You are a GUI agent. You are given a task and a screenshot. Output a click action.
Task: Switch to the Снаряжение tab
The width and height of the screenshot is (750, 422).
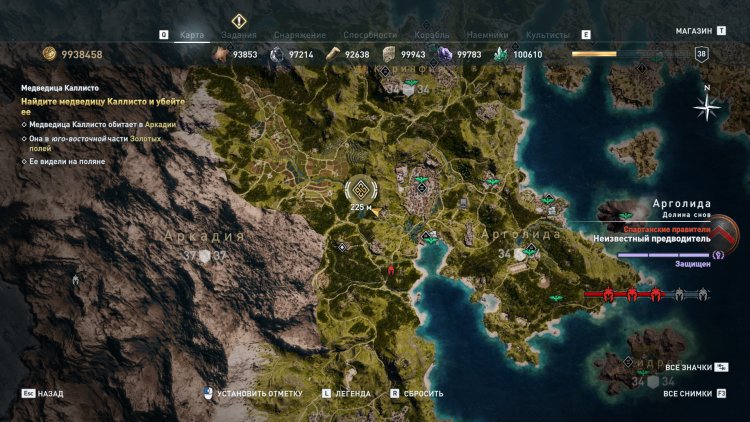(299, 34)
